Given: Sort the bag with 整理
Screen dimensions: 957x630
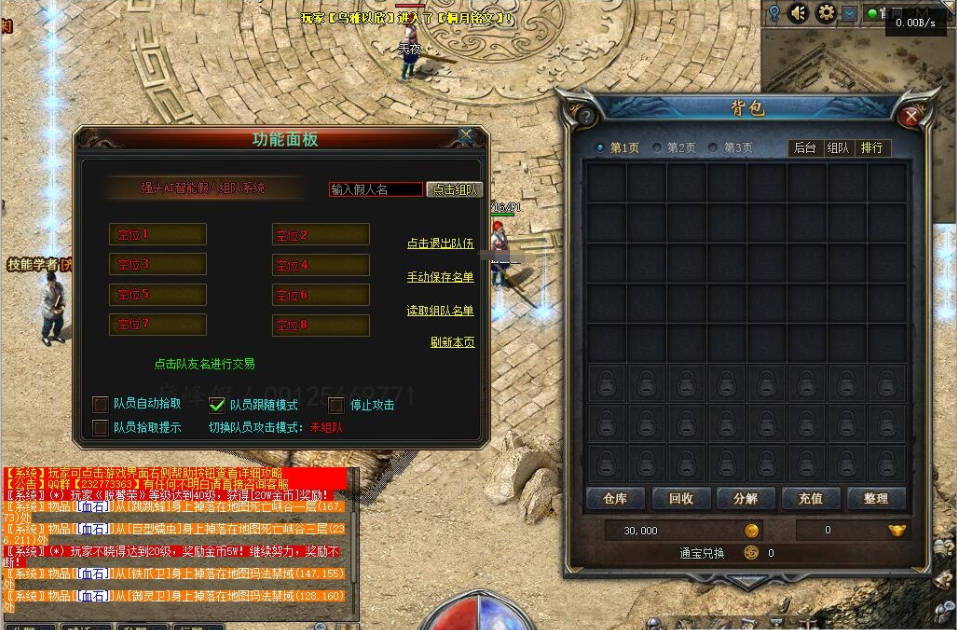Looking at the screenshot, I should [876, 498].
